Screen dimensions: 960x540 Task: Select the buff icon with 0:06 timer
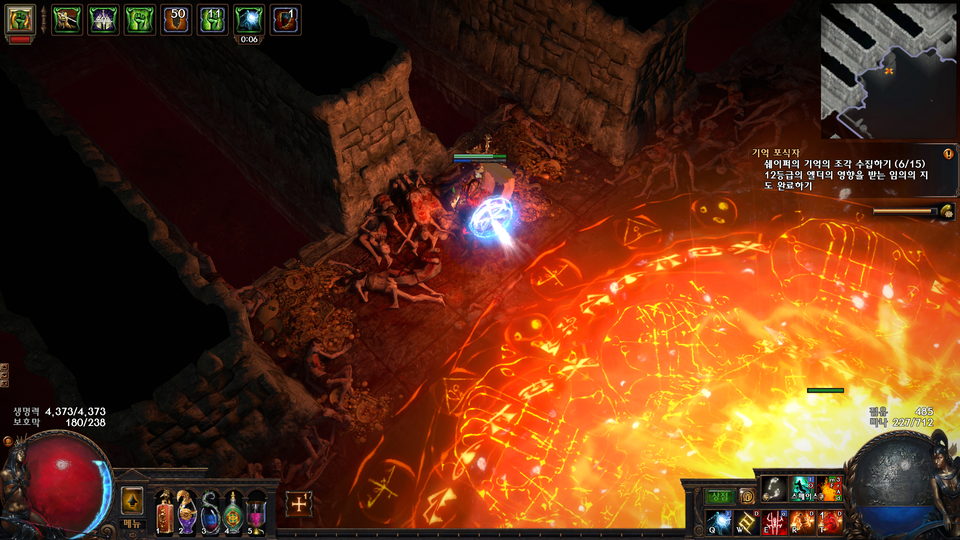248,20
